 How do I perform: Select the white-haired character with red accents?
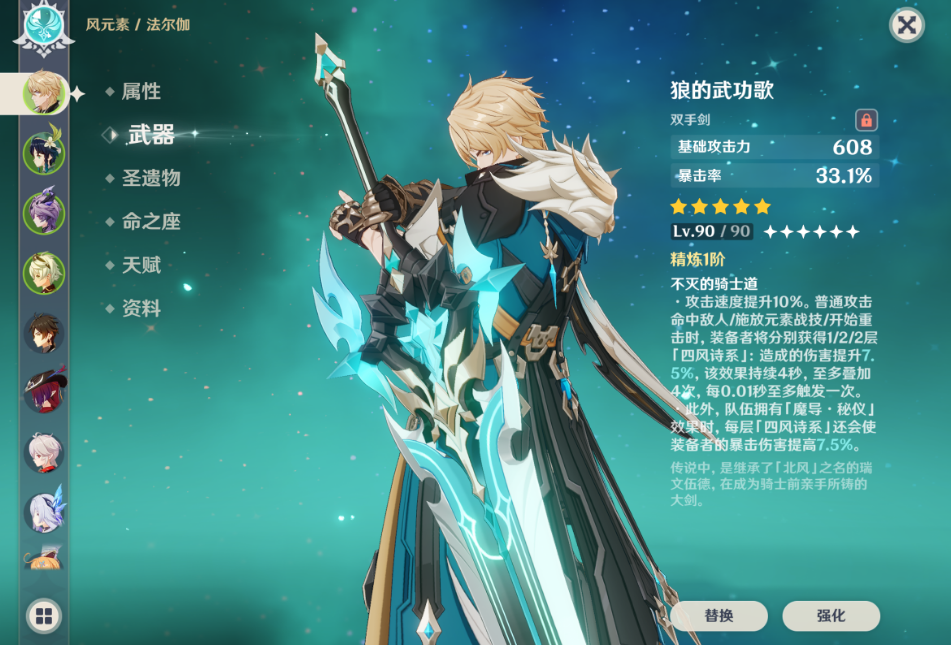pyautogui.click(x=44, y=453)
